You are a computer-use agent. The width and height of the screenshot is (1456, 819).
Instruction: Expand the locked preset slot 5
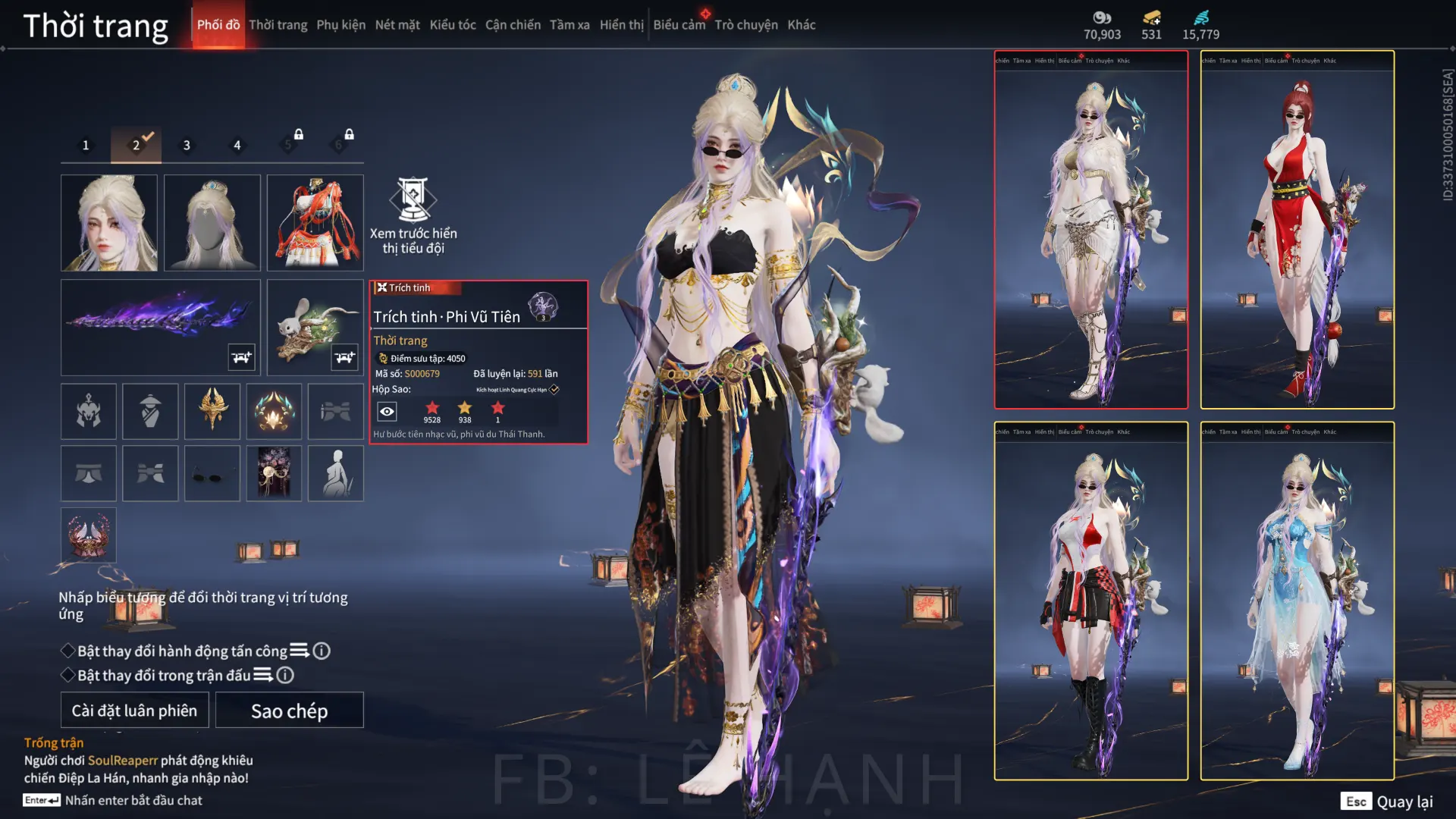coord(288,143)
